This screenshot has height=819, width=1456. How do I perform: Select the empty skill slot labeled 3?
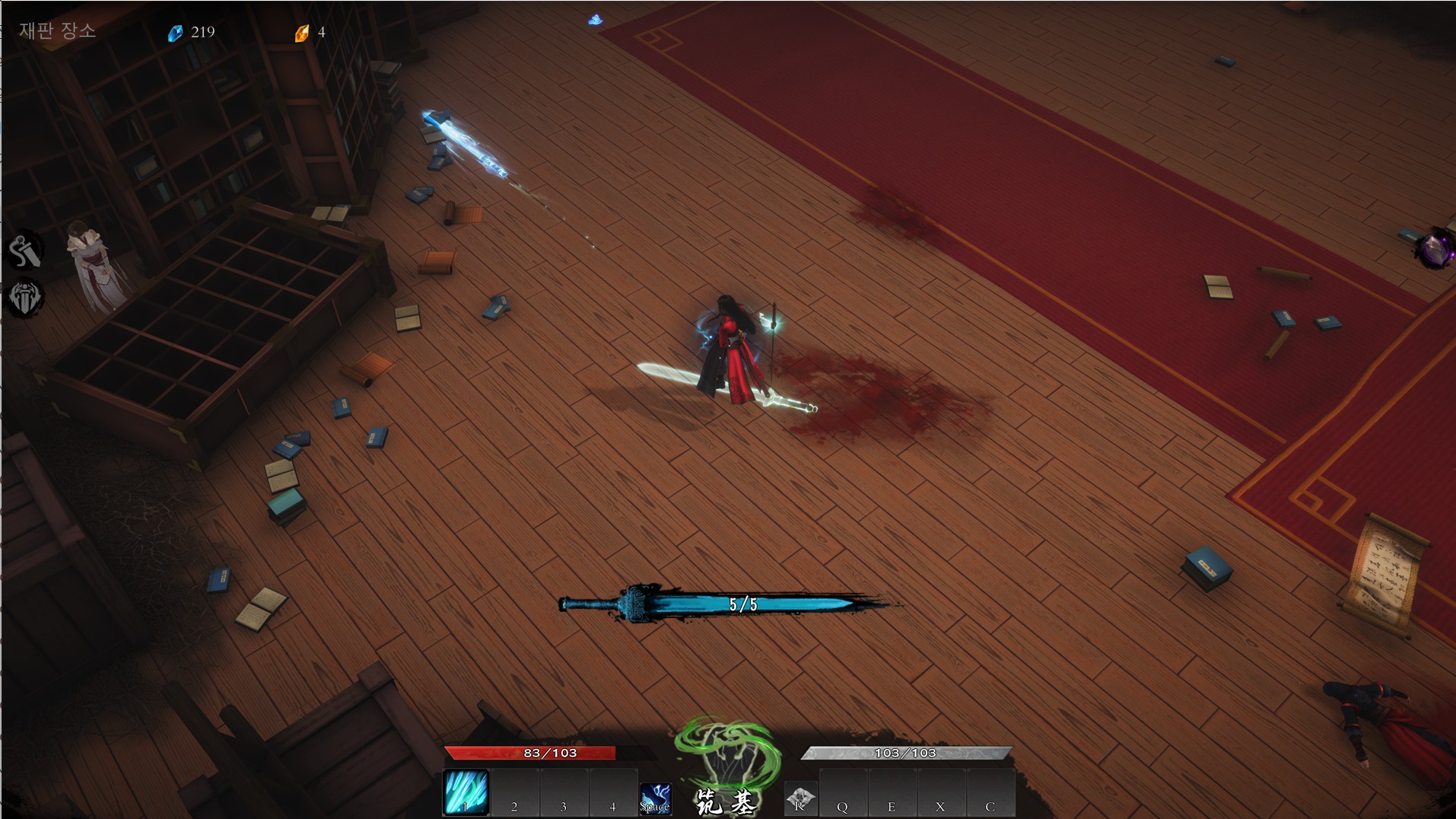(x=564, y=794)
